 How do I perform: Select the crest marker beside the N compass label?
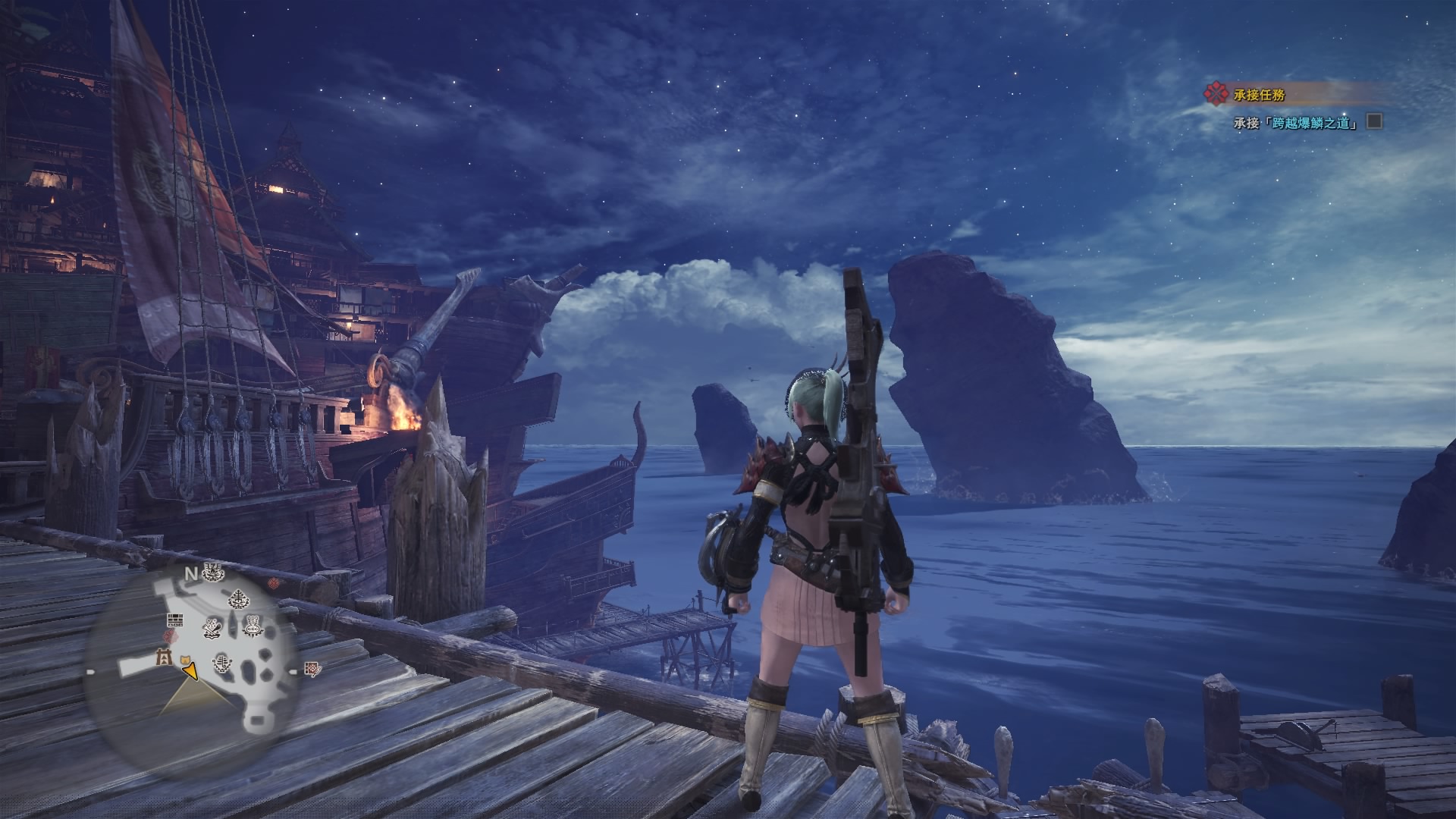pyautogui.click(x=214, y=573)
